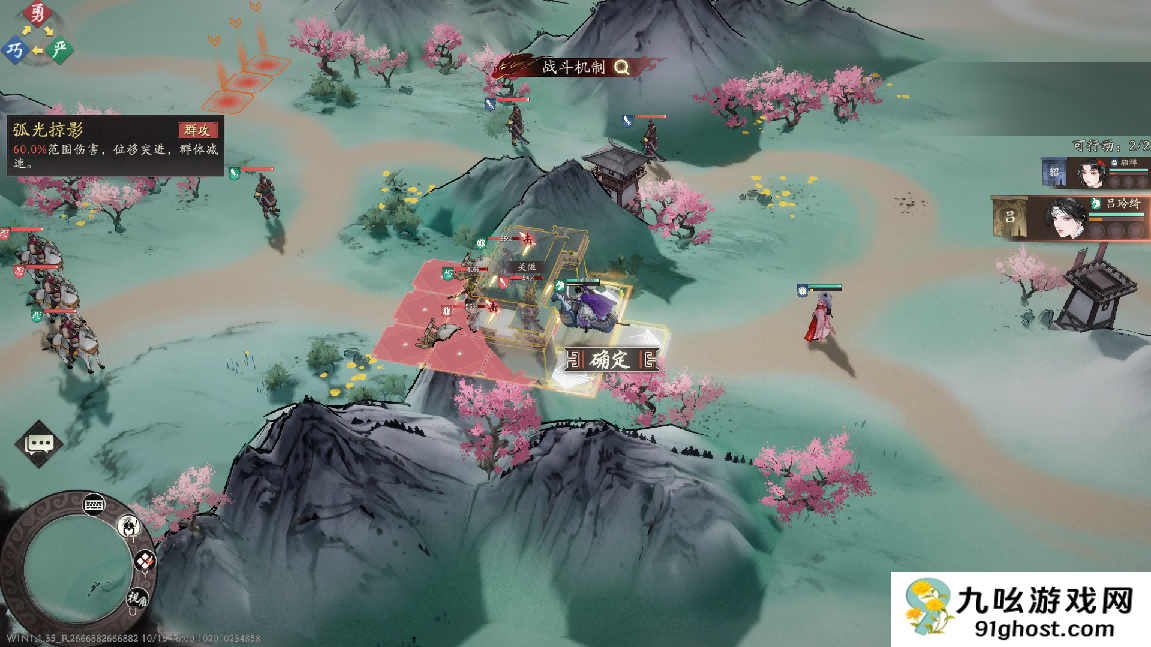Click the red-white diamond icon on the minimap ring
The width and height of the screenshot is (1151, 647).
[144, 562]
